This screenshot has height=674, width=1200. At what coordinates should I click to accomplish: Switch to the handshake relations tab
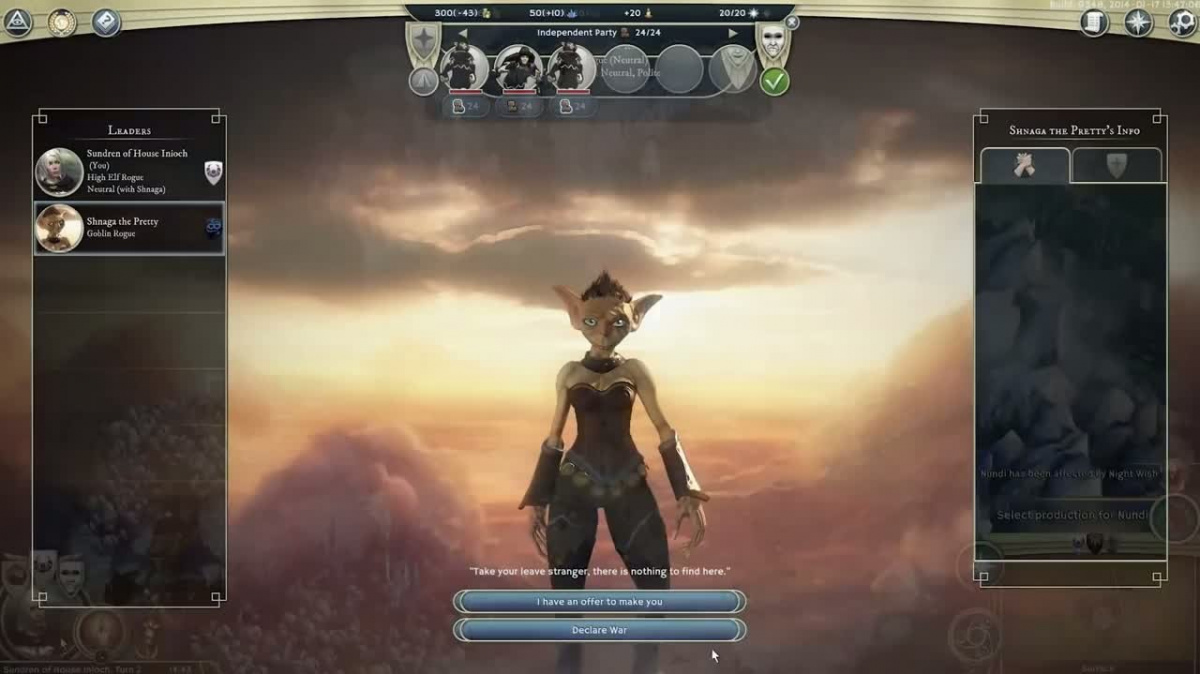point(1024,166)
